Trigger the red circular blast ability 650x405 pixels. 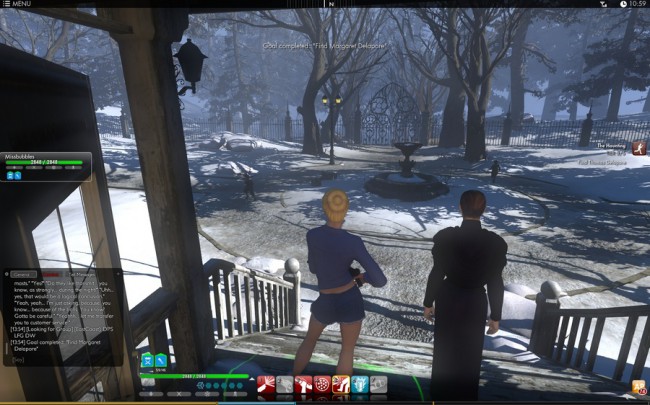[x=322, y=384]
